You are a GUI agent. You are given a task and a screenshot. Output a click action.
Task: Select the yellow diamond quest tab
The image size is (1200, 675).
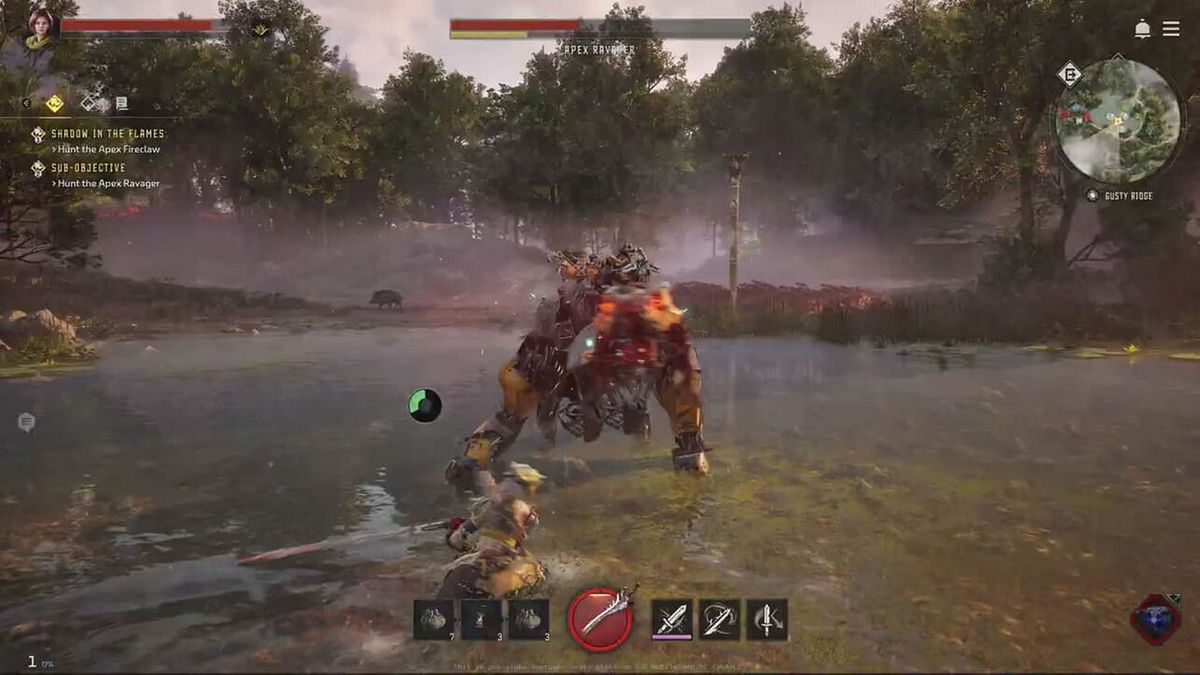click(54, 102)
